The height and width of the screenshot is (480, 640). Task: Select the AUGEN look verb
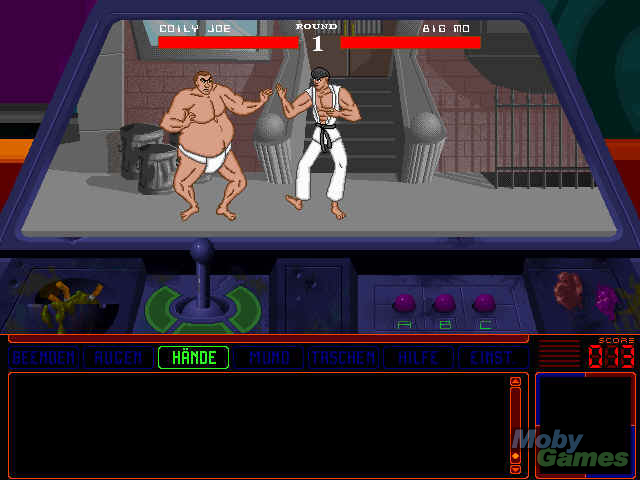[119, 357]
